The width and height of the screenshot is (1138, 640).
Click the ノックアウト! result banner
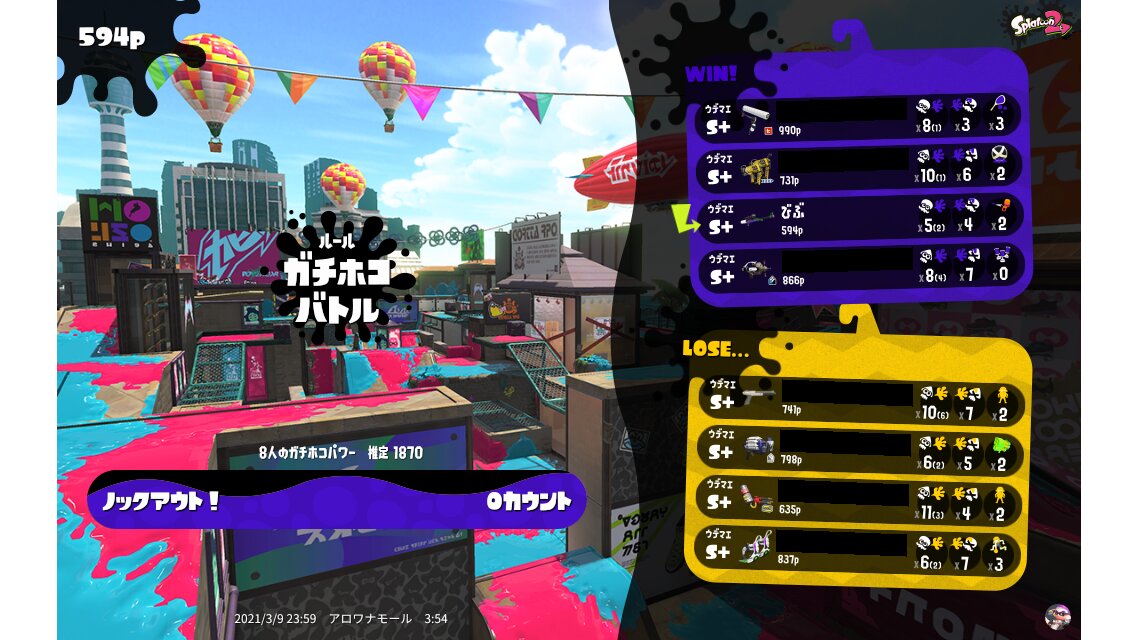point(337,501)
